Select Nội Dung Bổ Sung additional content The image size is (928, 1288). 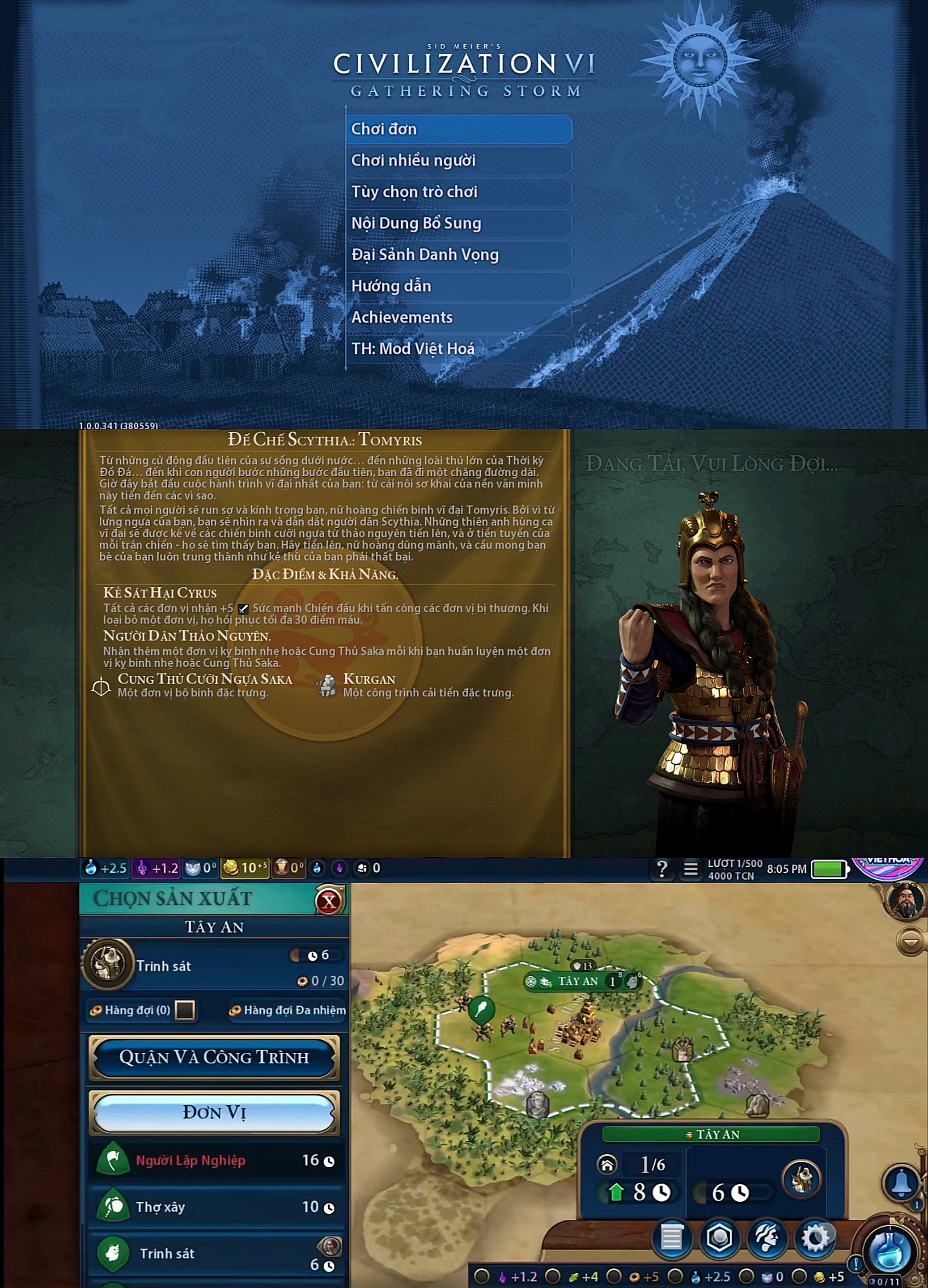click(458, 223)
